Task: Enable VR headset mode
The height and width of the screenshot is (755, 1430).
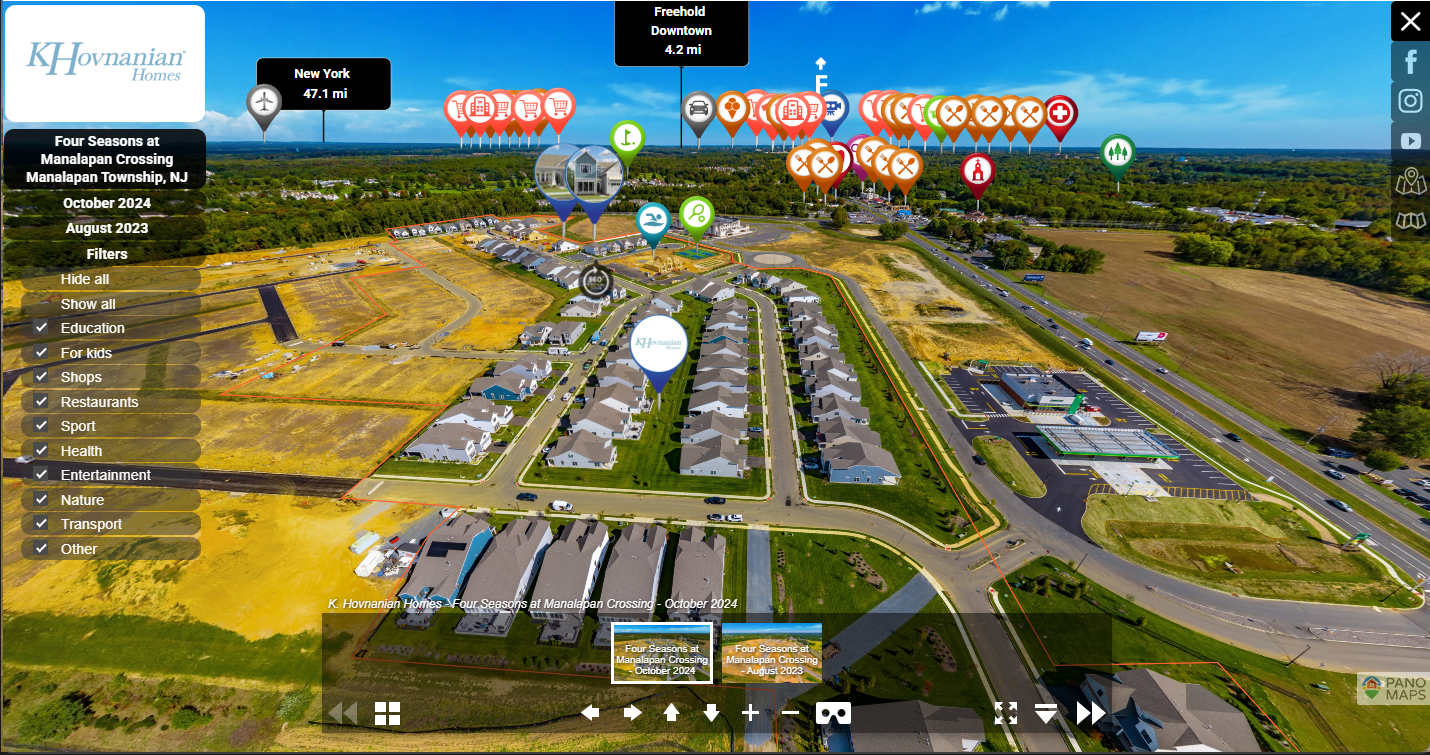Action: 834,712
